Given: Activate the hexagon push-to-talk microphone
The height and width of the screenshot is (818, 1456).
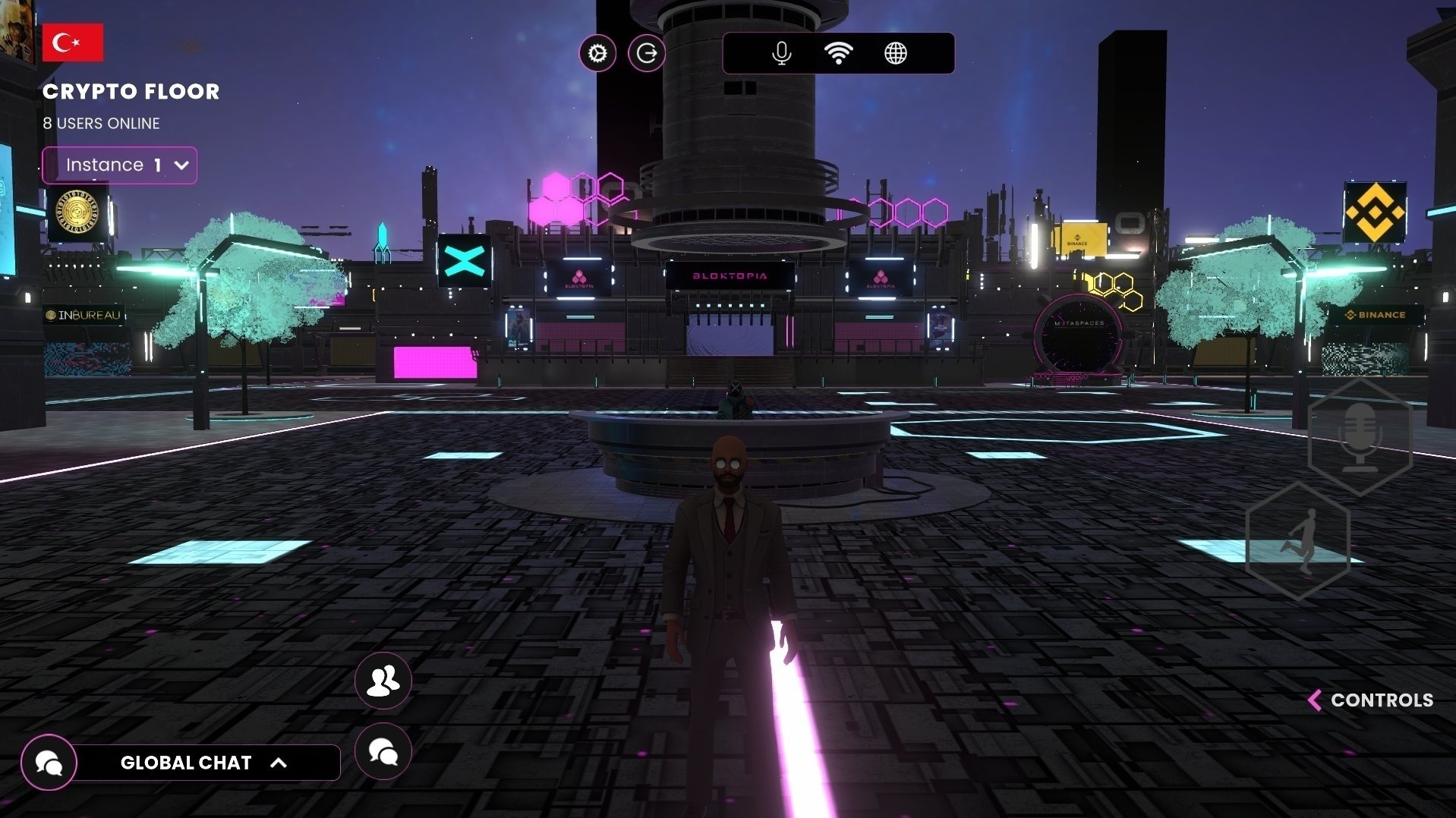Looking at the screenshot, I should (x=1360, y=438).
